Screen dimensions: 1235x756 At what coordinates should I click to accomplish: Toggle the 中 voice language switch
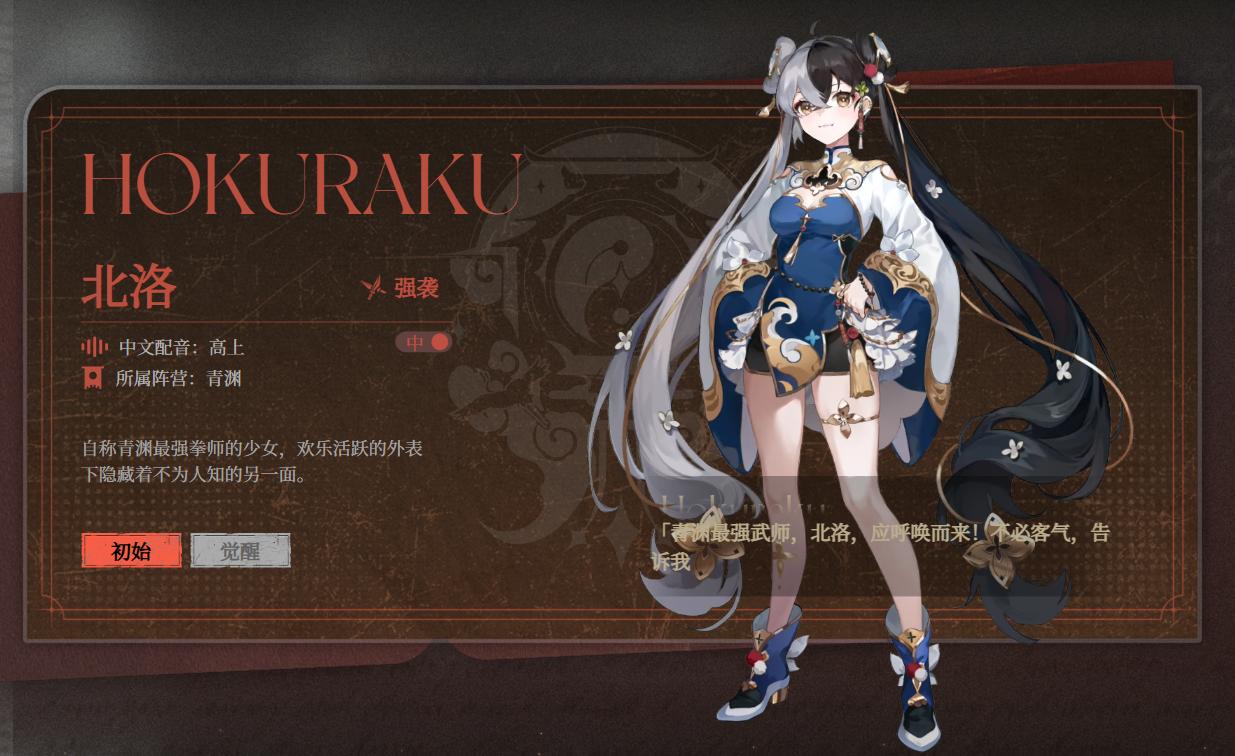tap(424, 342)
